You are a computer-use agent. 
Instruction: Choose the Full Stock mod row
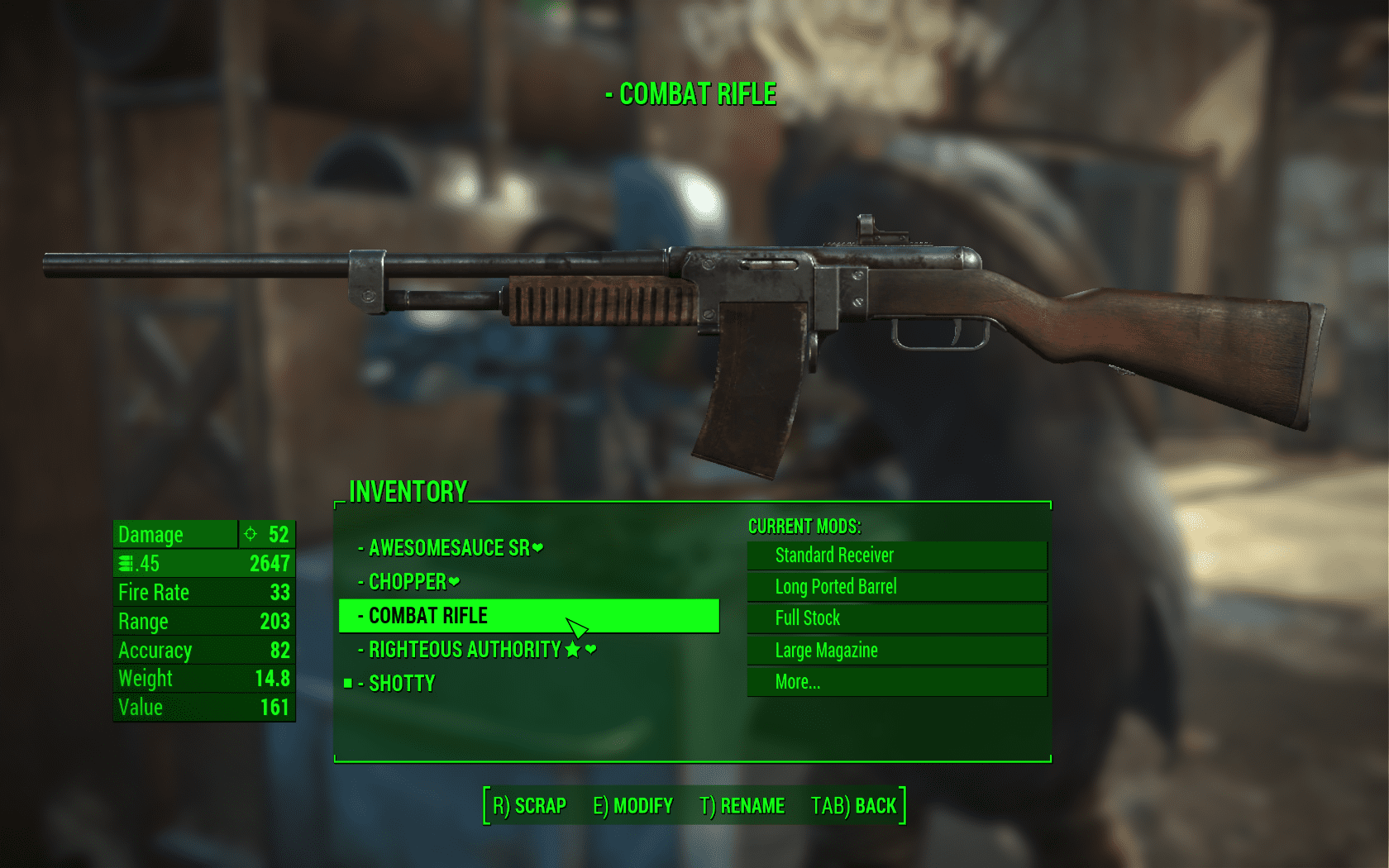tap(896, 618)
